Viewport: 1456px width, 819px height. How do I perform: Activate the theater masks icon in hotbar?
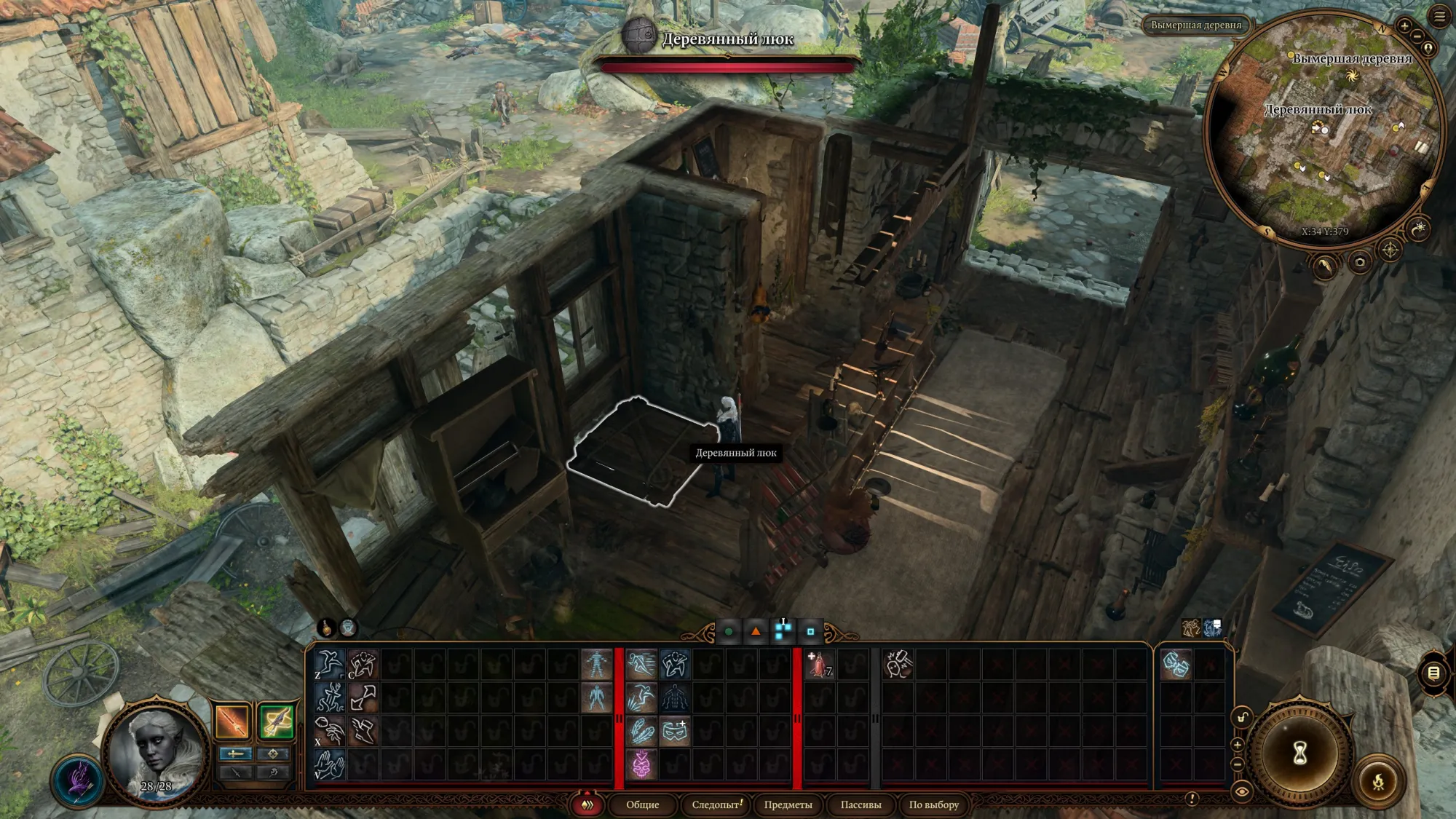click(1175, 664)
